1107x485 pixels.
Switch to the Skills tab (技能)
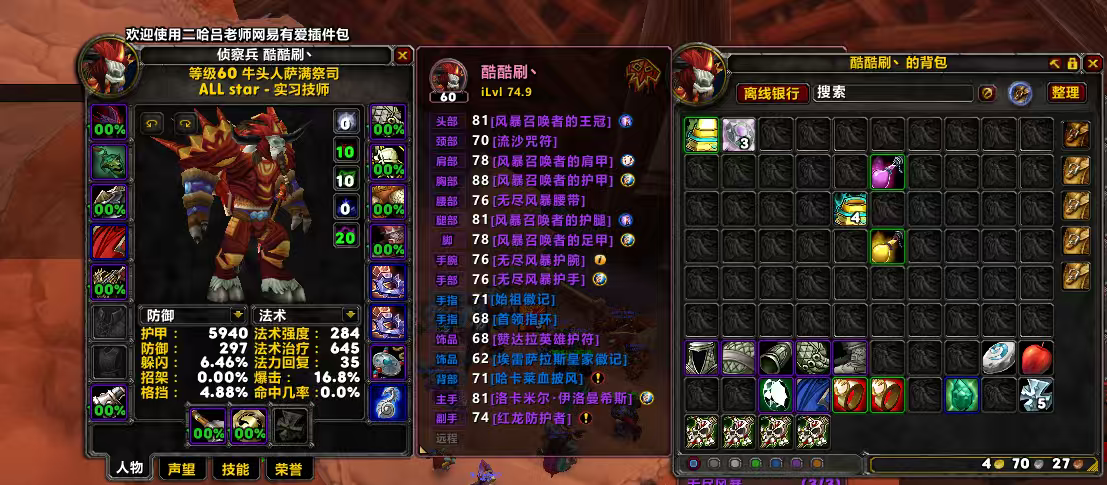(x=235, y=468)
